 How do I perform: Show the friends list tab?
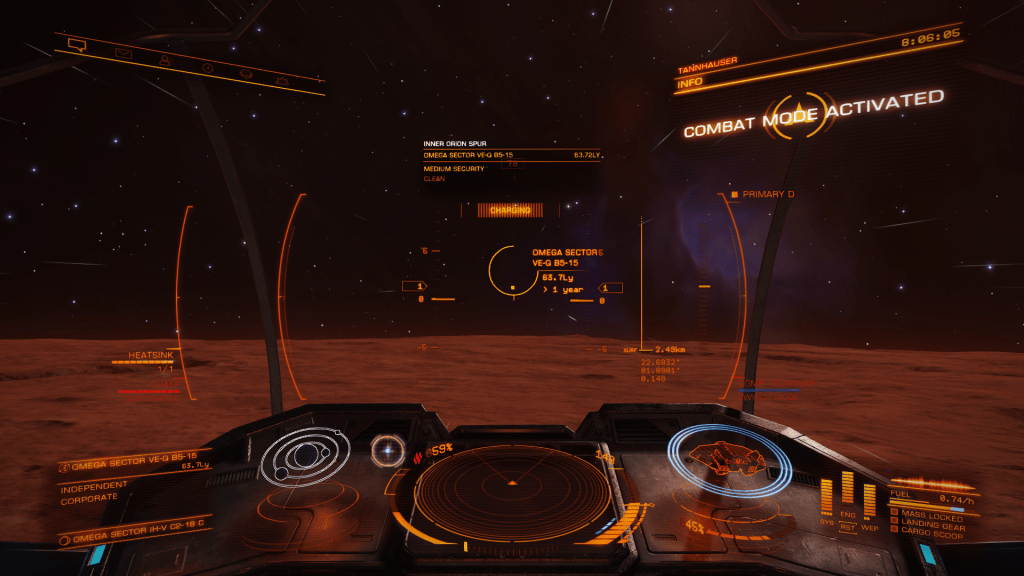point(165,60)
